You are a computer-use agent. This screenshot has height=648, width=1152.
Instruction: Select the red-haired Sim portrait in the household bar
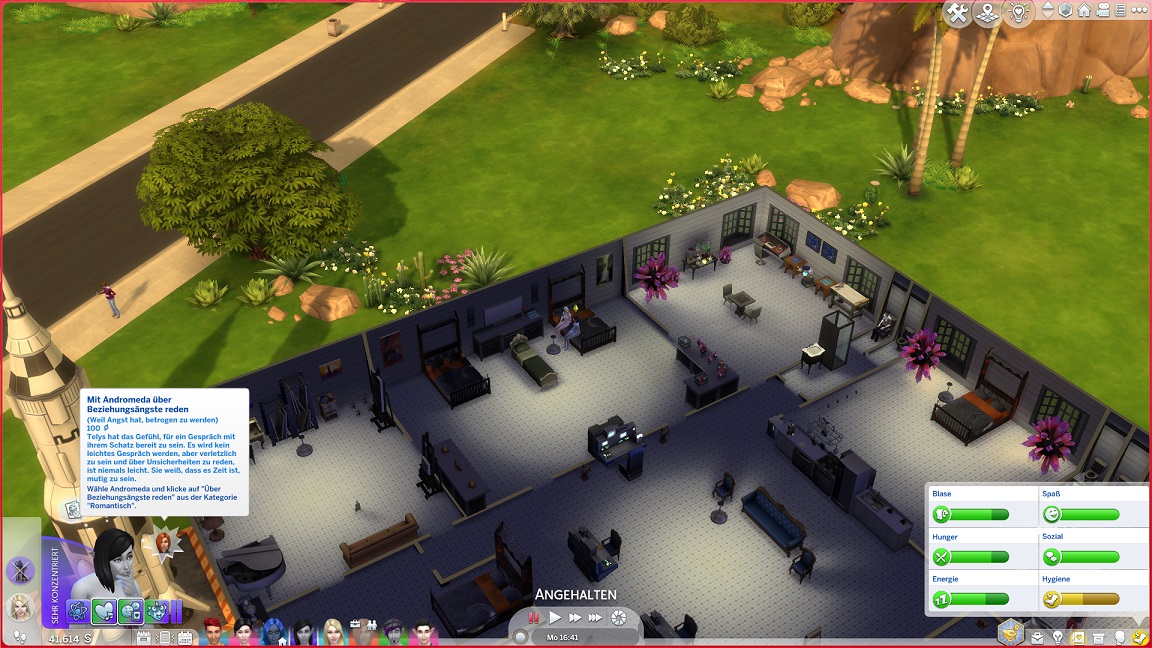coord(213,631)
